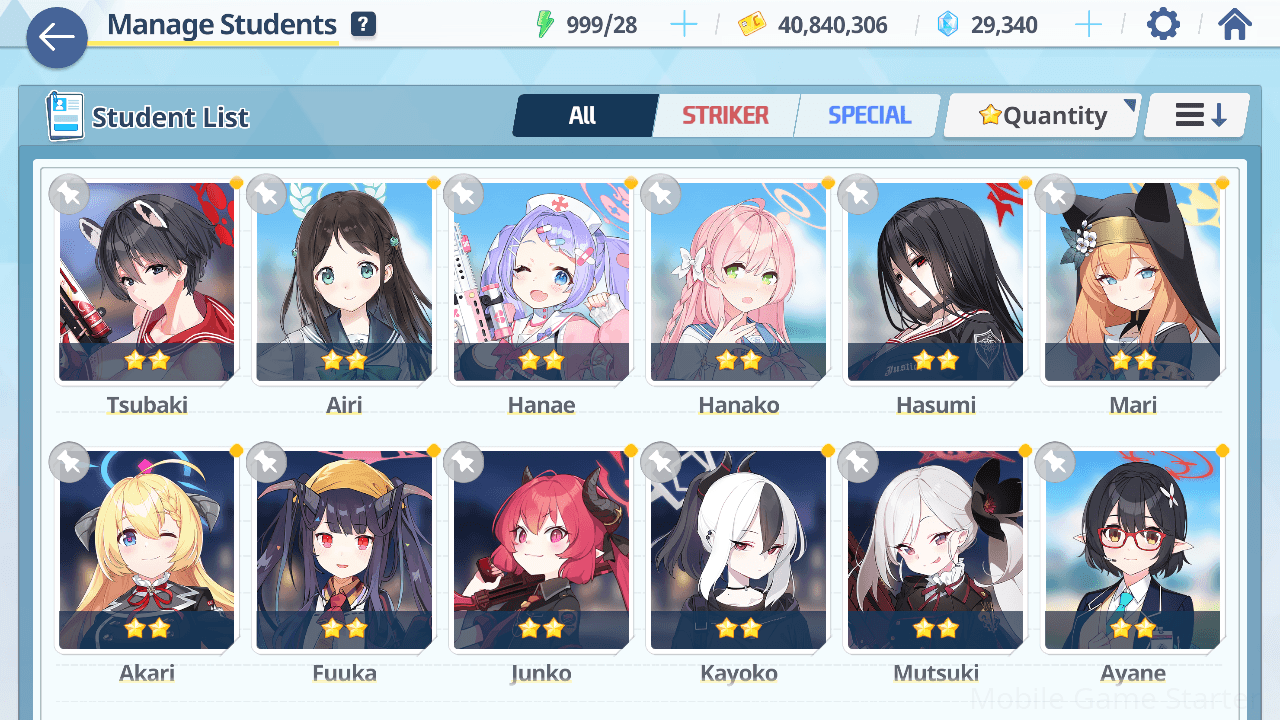Image resolution: width=1280 pixels, height=720 pixels.
Task: Show only SPECIAL students
Action: point(869,116)
